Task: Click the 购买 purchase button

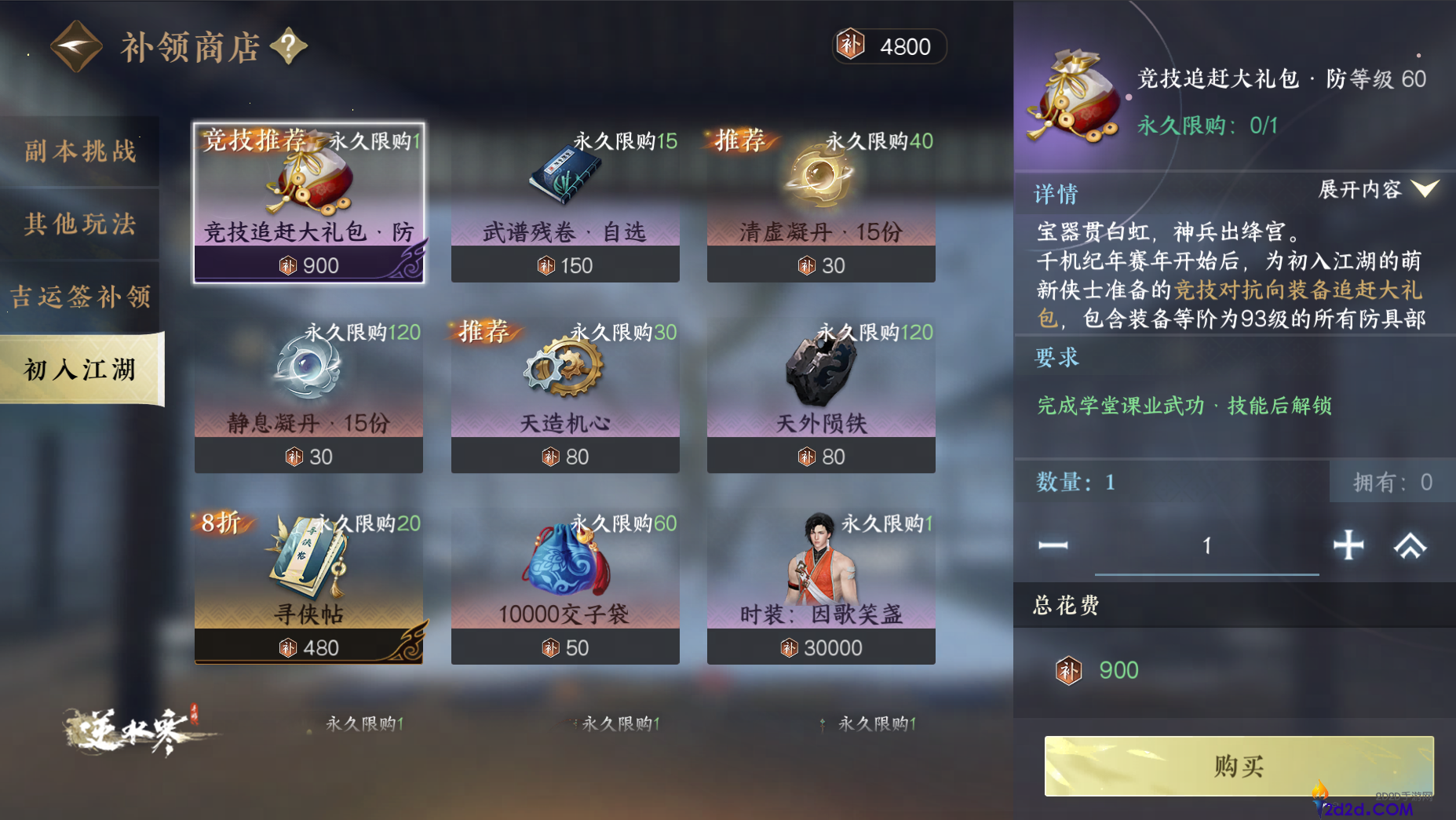Action: coord(1239,765)
